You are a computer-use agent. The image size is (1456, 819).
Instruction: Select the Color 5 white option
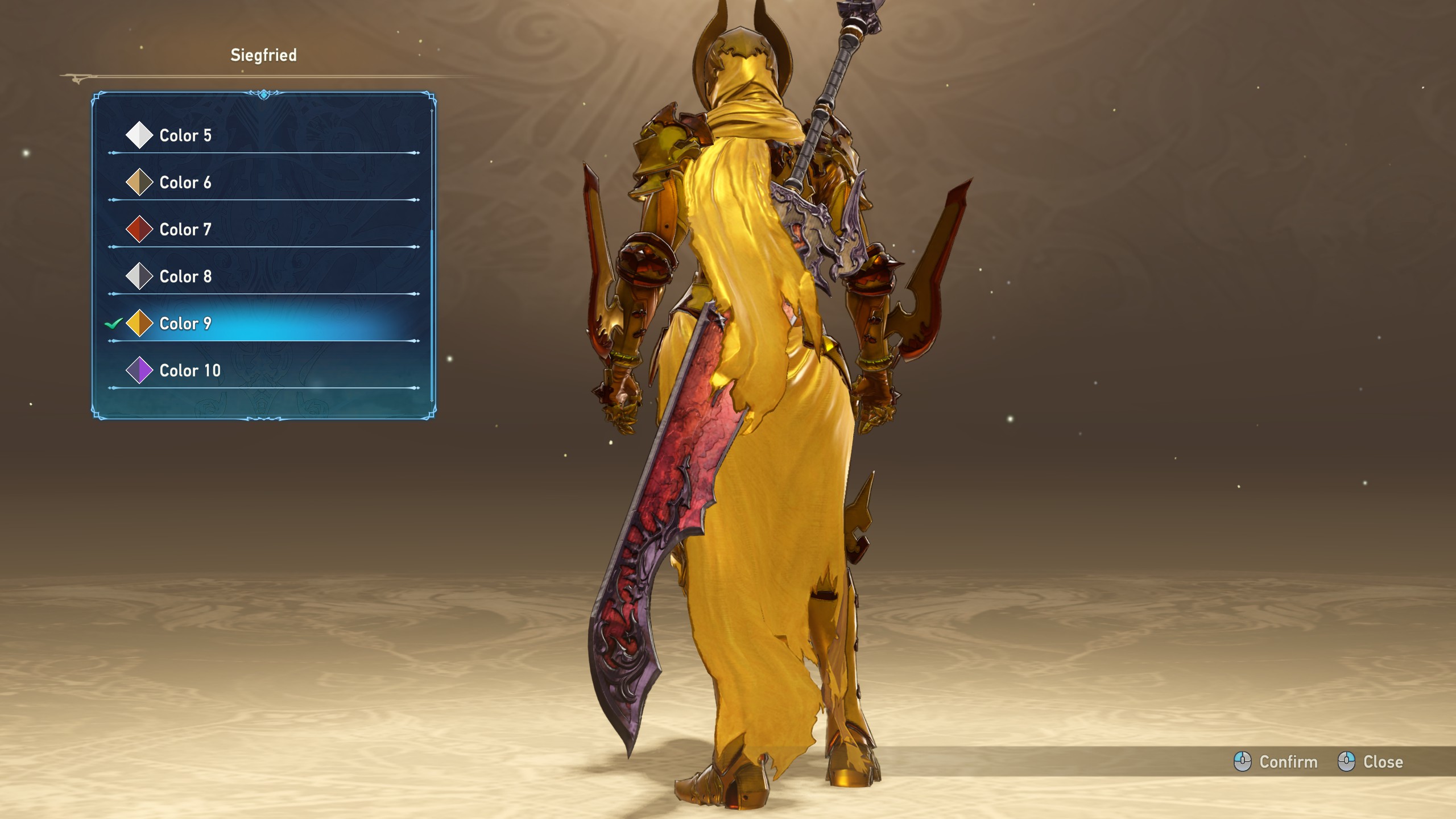(185, 135)
